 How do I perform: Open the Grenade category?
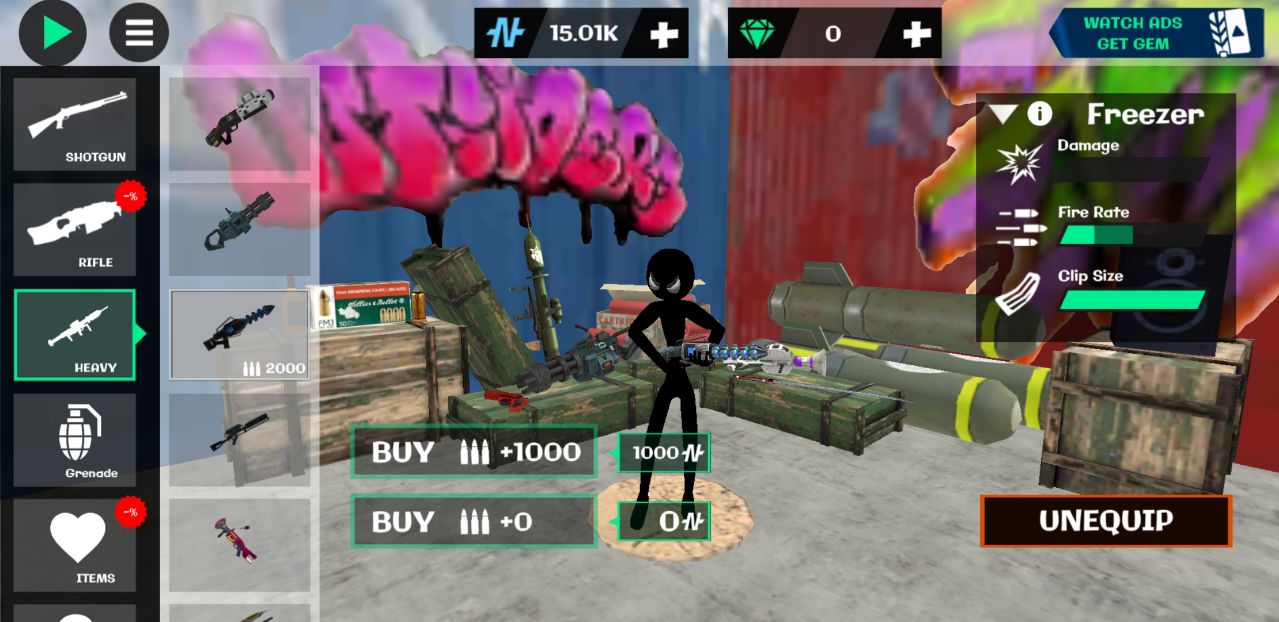75,440
